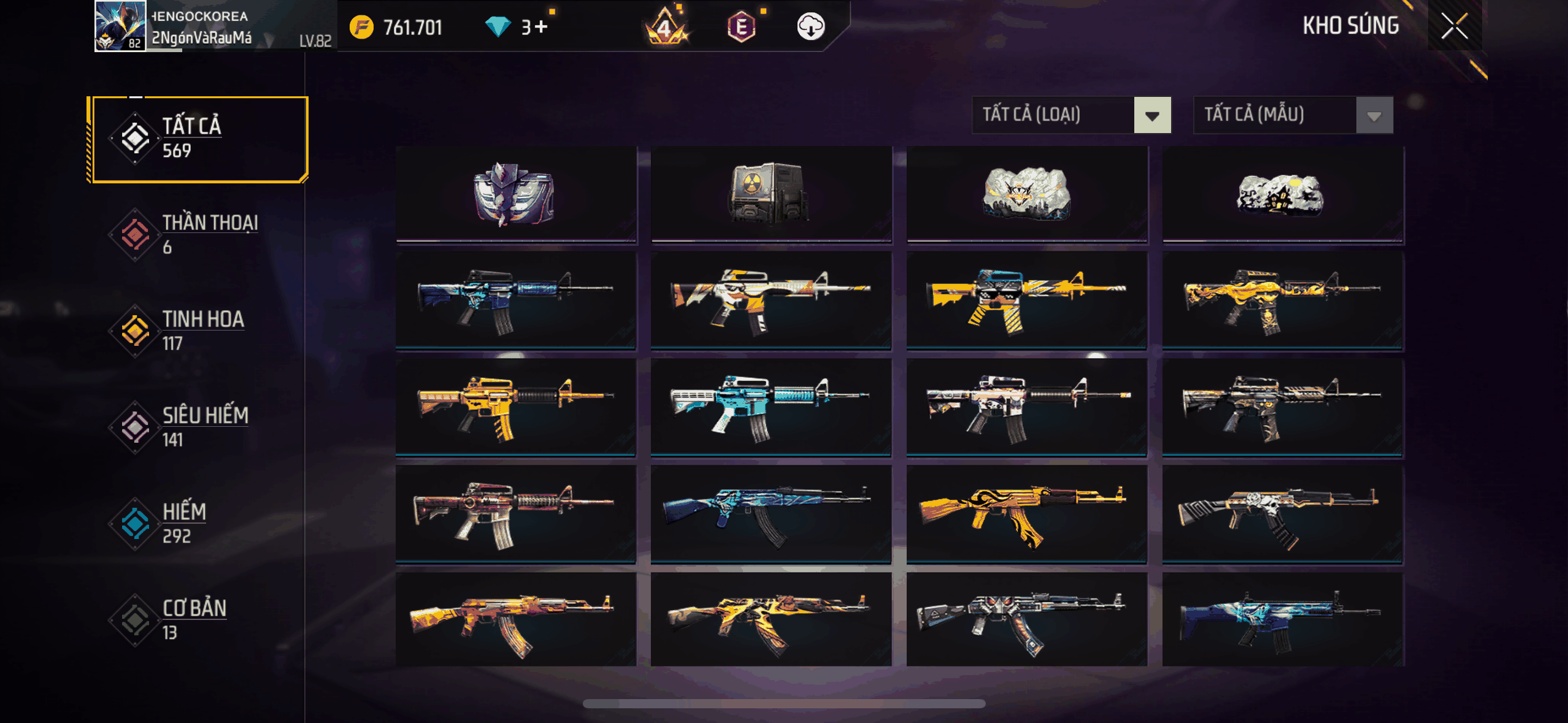Select the Tất Cả category tab

[x=198, y=139]
